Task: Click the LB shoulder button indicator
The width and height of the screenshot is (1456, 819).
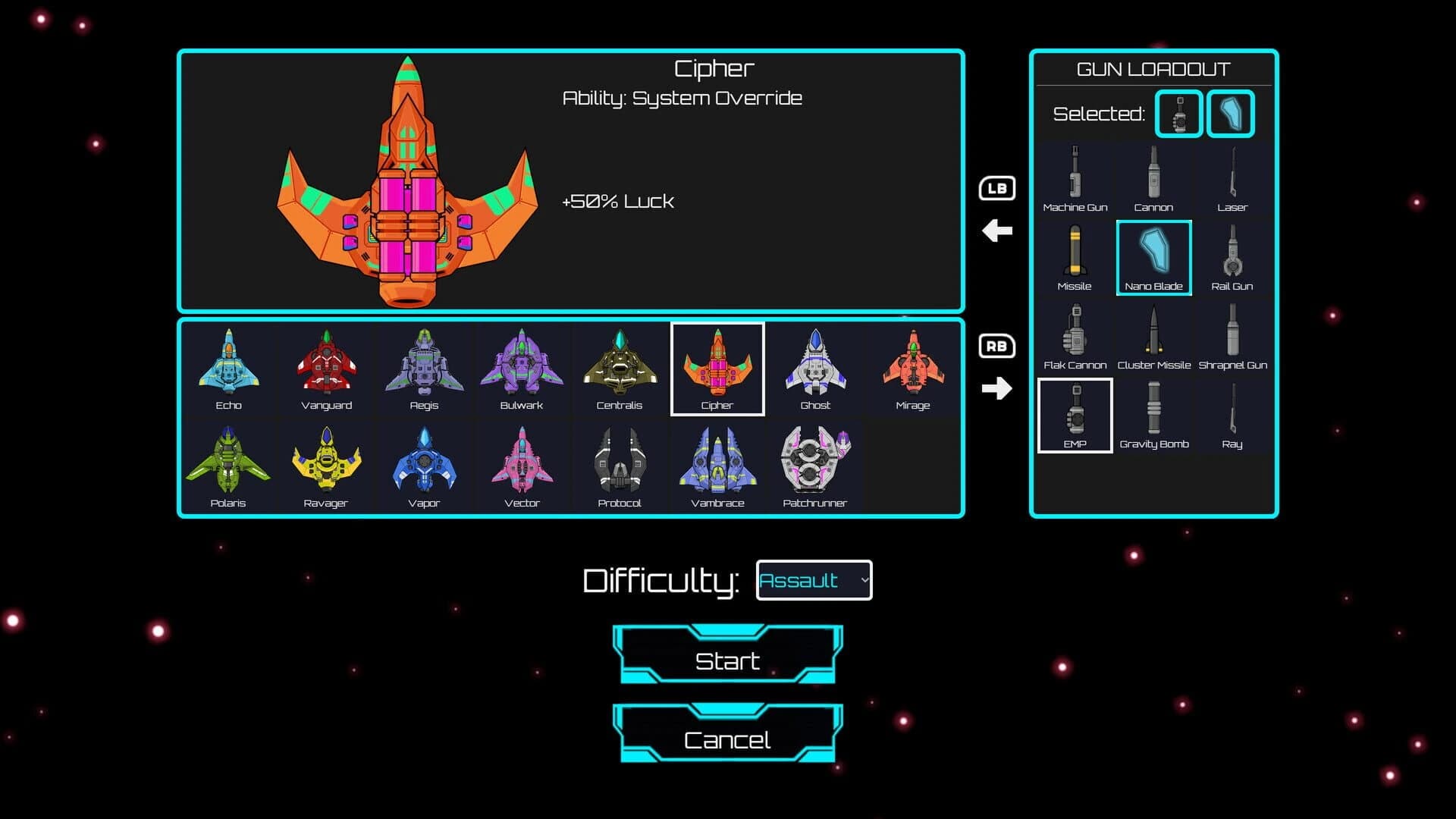Action: (x=996, y=187)
